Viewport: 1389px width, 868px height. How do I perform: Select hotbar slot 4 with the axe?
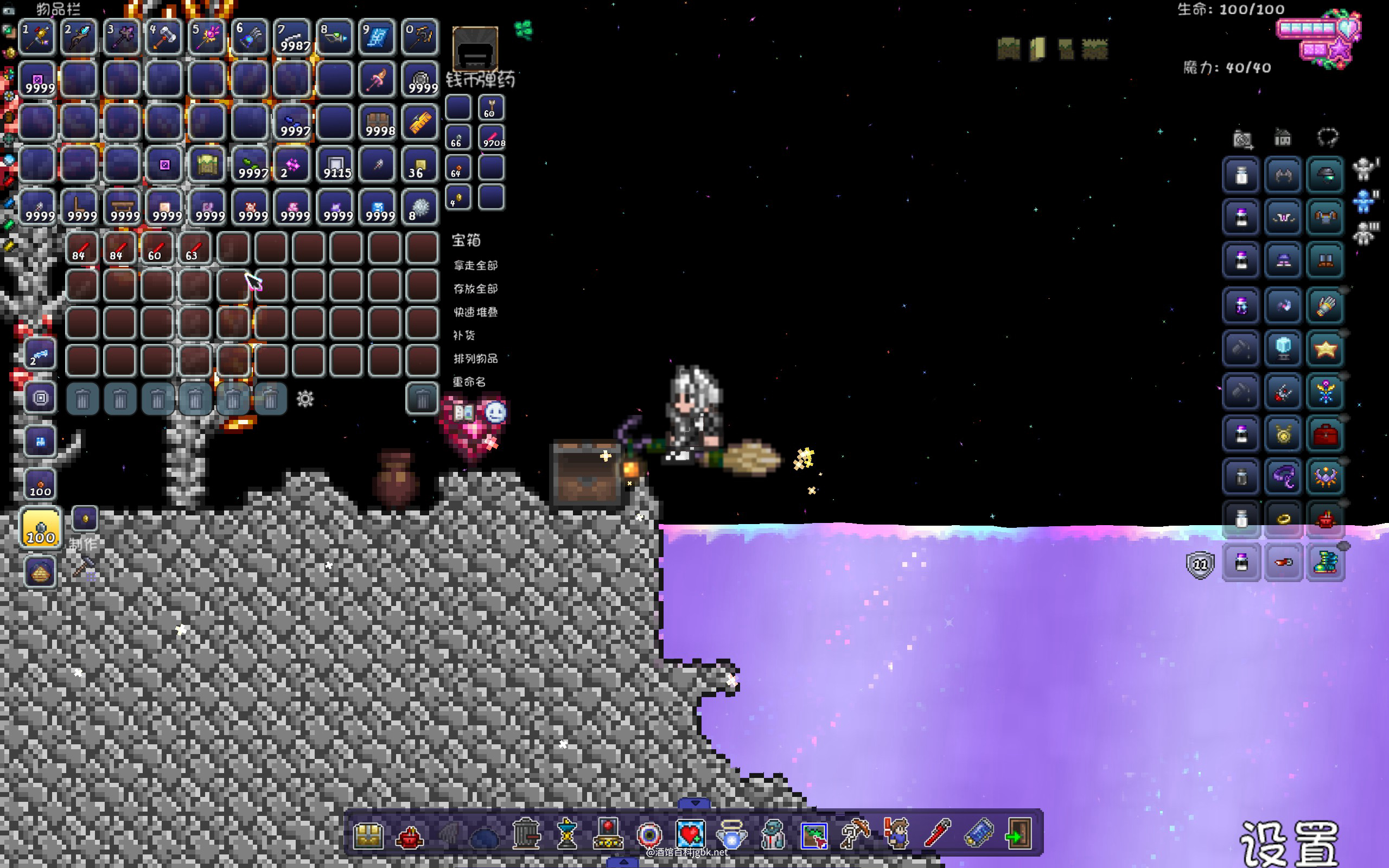(164, 37)
